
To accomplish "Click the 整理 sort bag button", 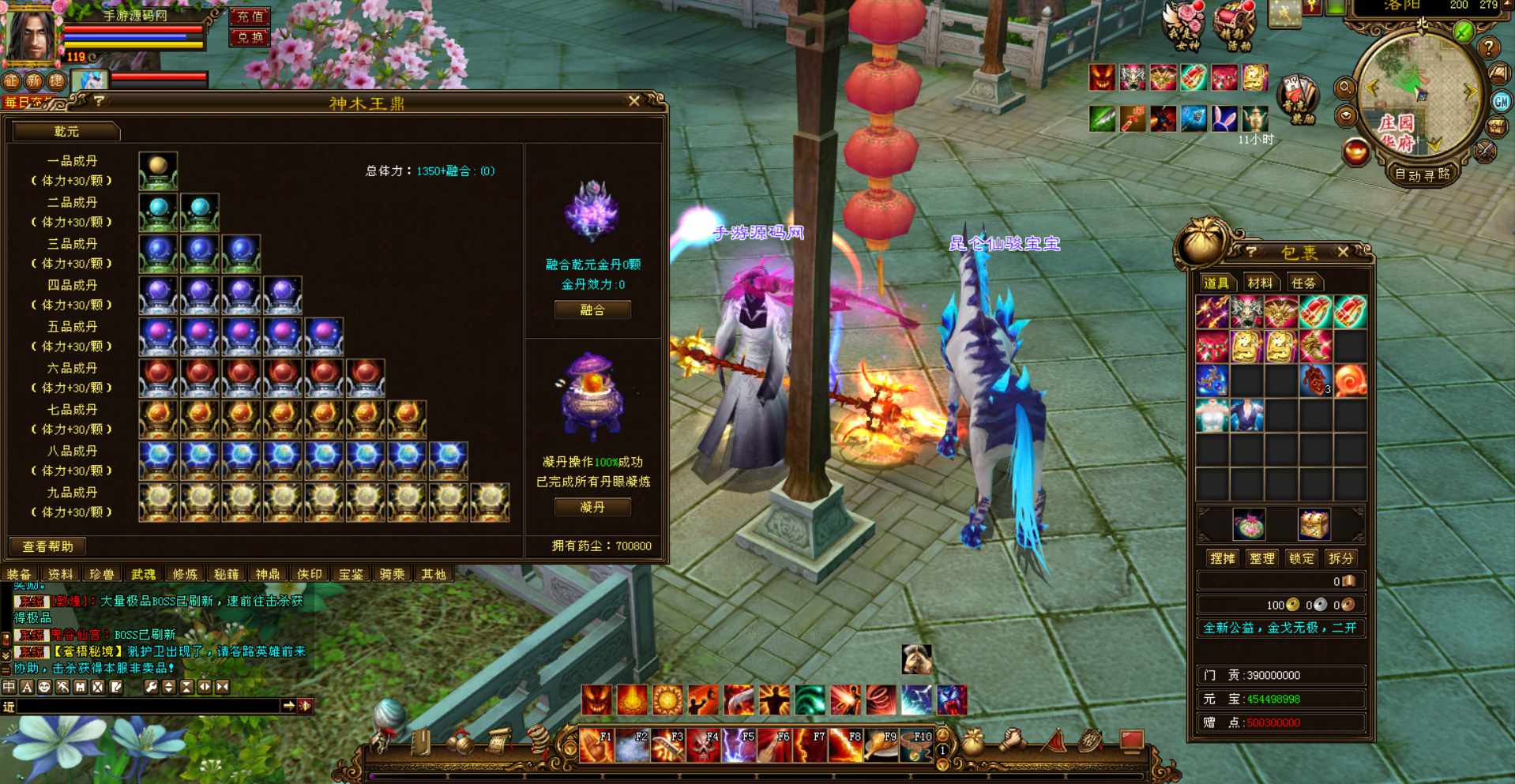I will tap(1261, 558).
